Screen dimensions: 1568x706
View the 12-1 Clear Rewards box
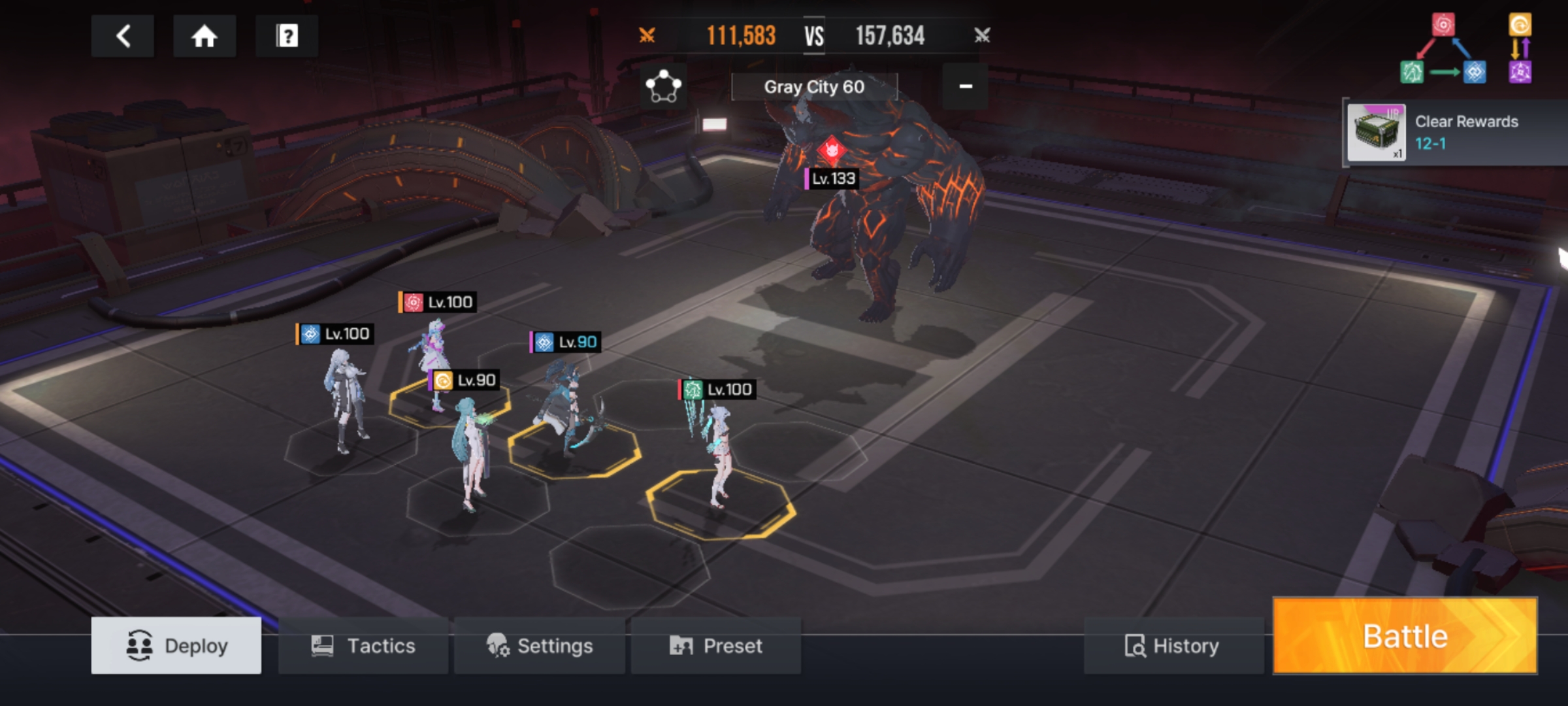click(1376, 133)
